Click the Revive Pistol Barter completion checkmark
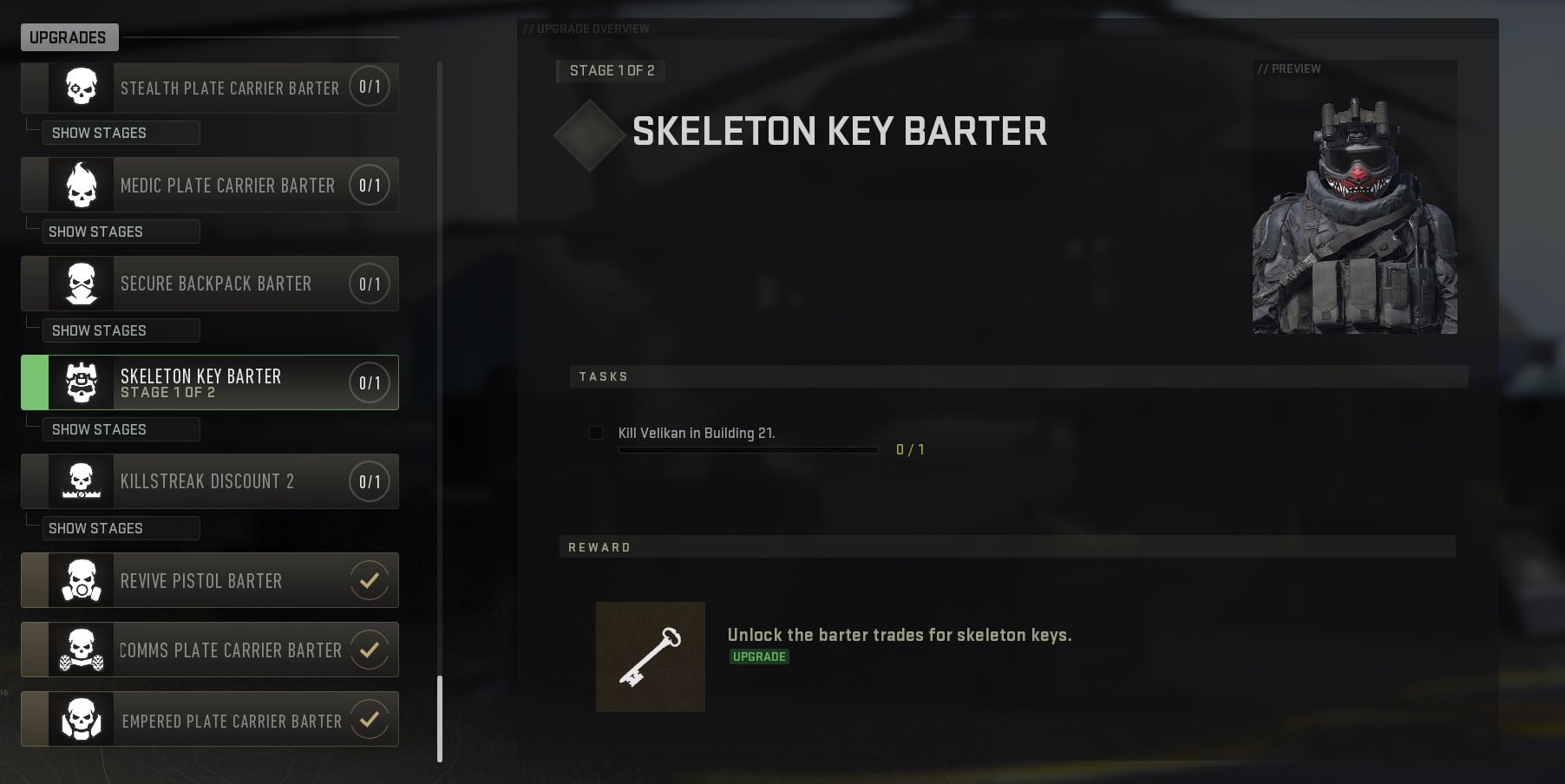This screenshot has height=784, width=1565. pyautogui.click(x=370, y=580)
